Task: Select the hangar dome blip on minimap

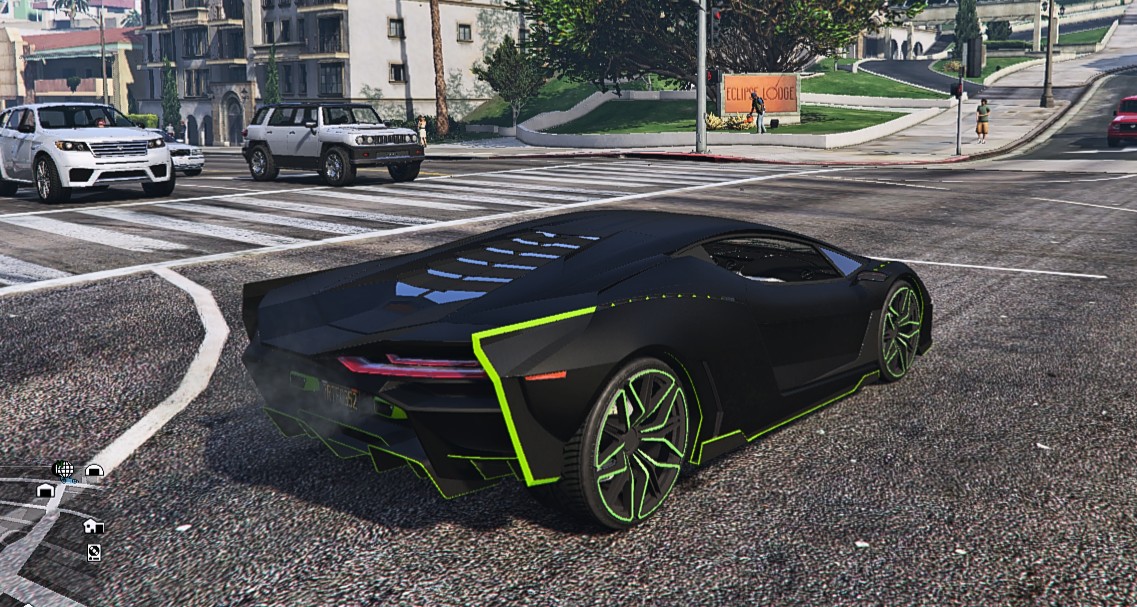Action: 94,470
